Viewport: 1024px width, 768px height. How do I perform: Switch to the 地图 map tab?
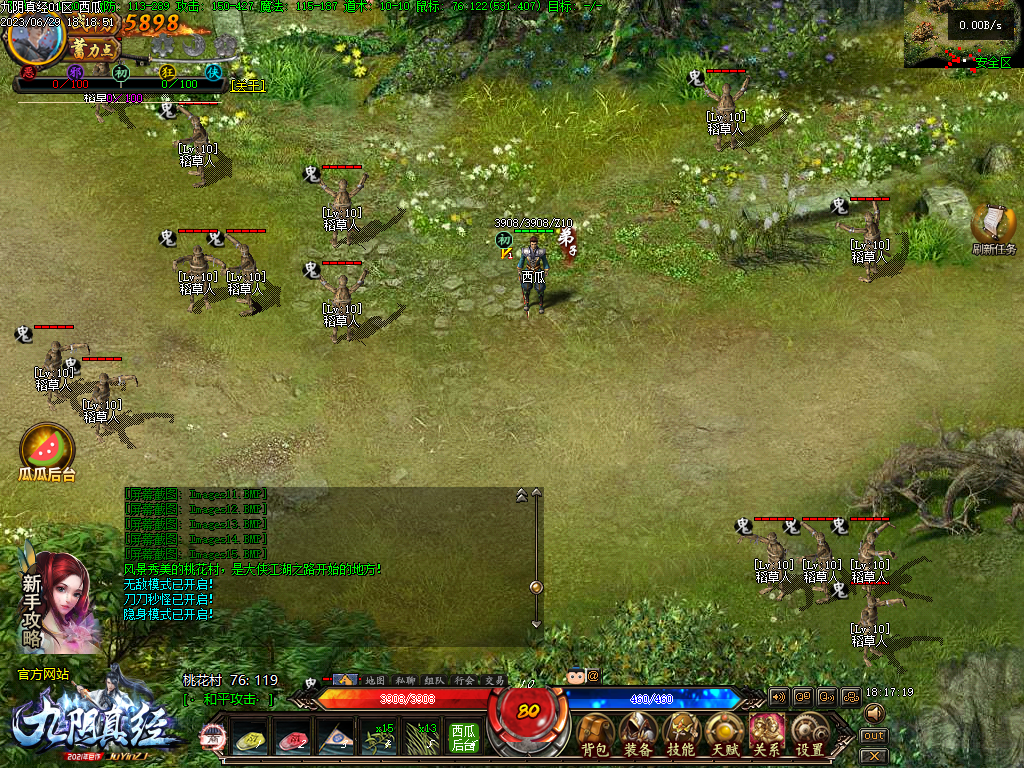(x=374, y=680)
